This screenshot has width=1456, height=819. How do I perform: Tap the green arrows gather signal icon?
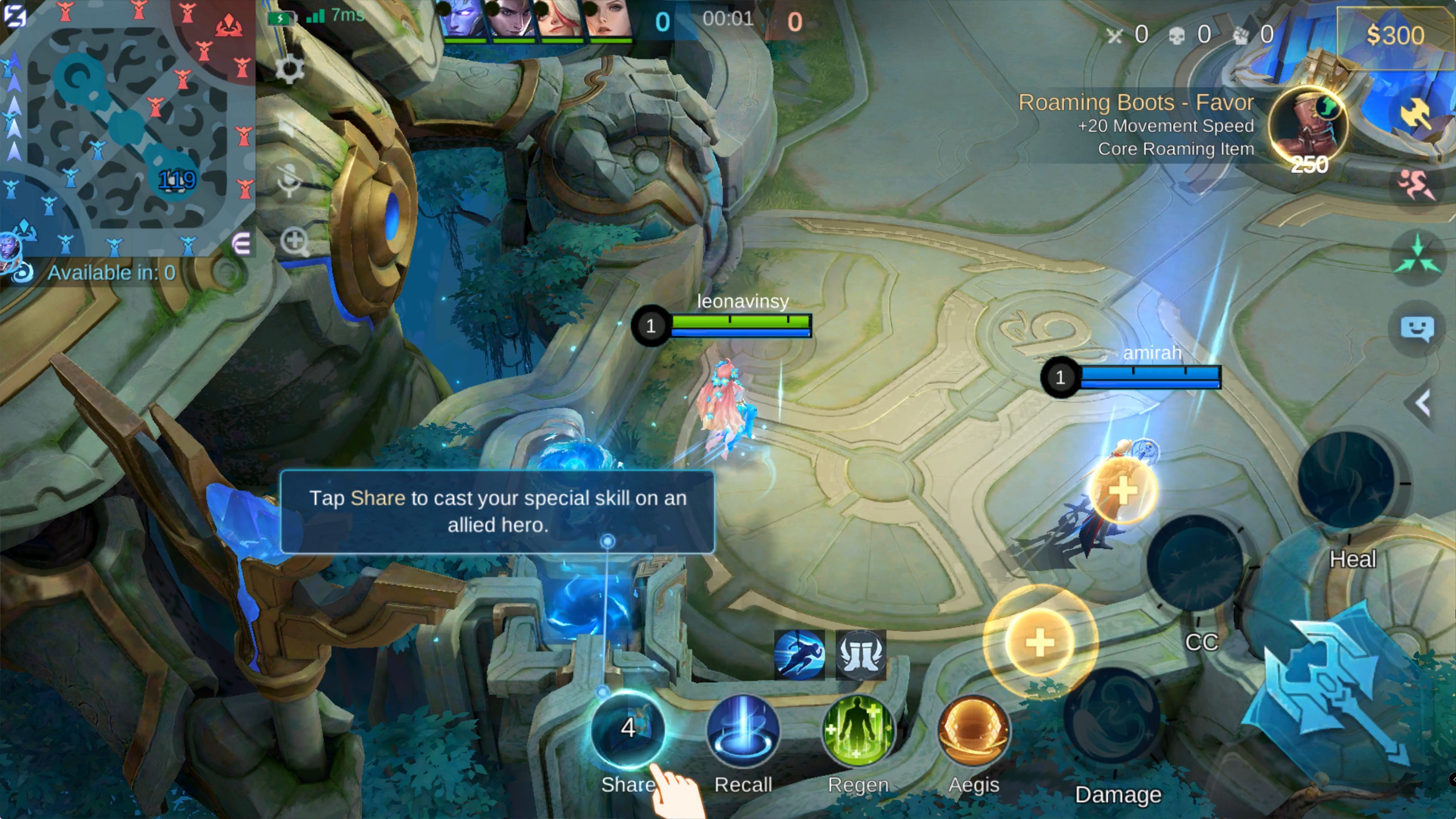point(1417,256)
